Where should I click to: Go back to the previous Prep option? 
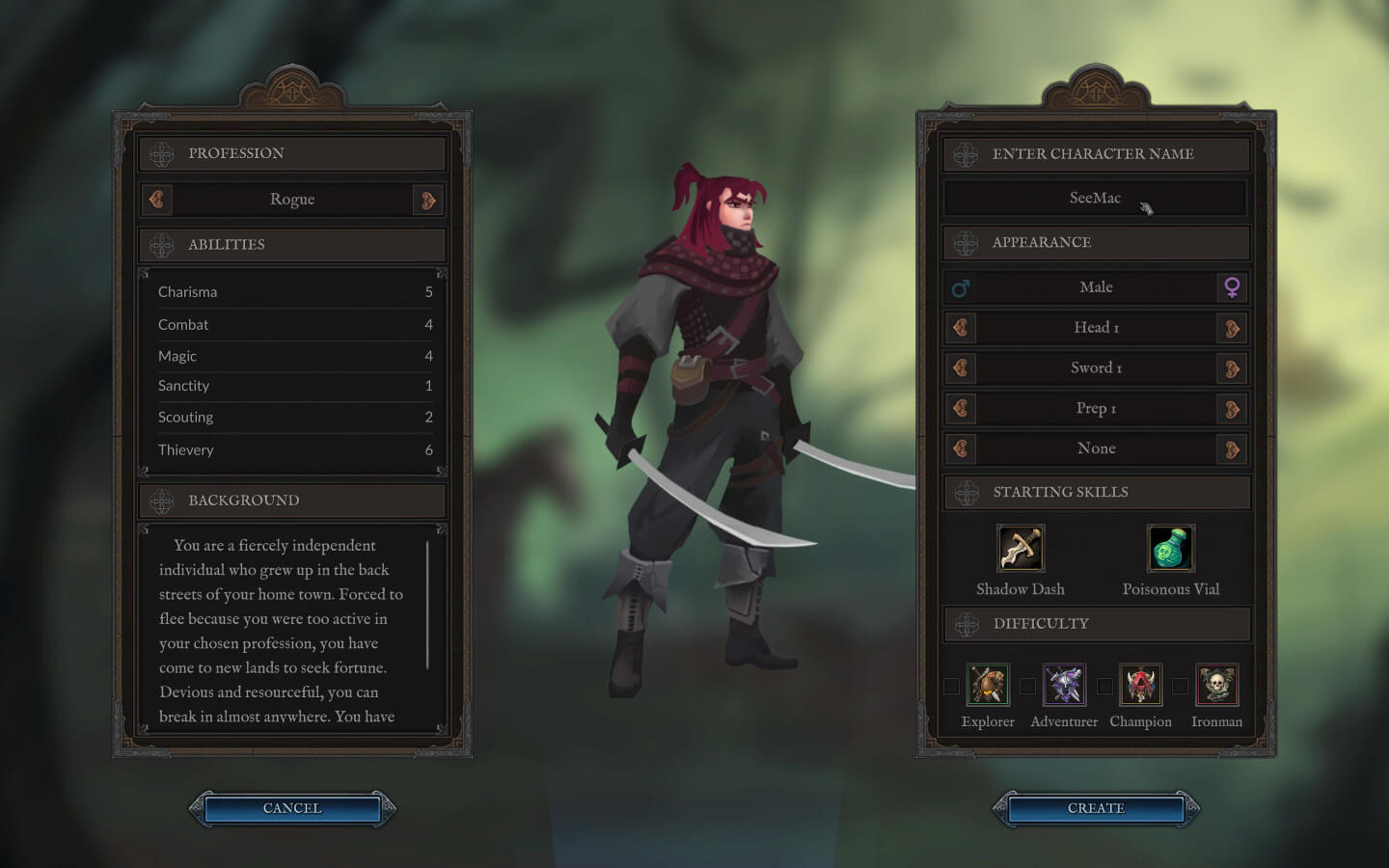click(961, 409)
